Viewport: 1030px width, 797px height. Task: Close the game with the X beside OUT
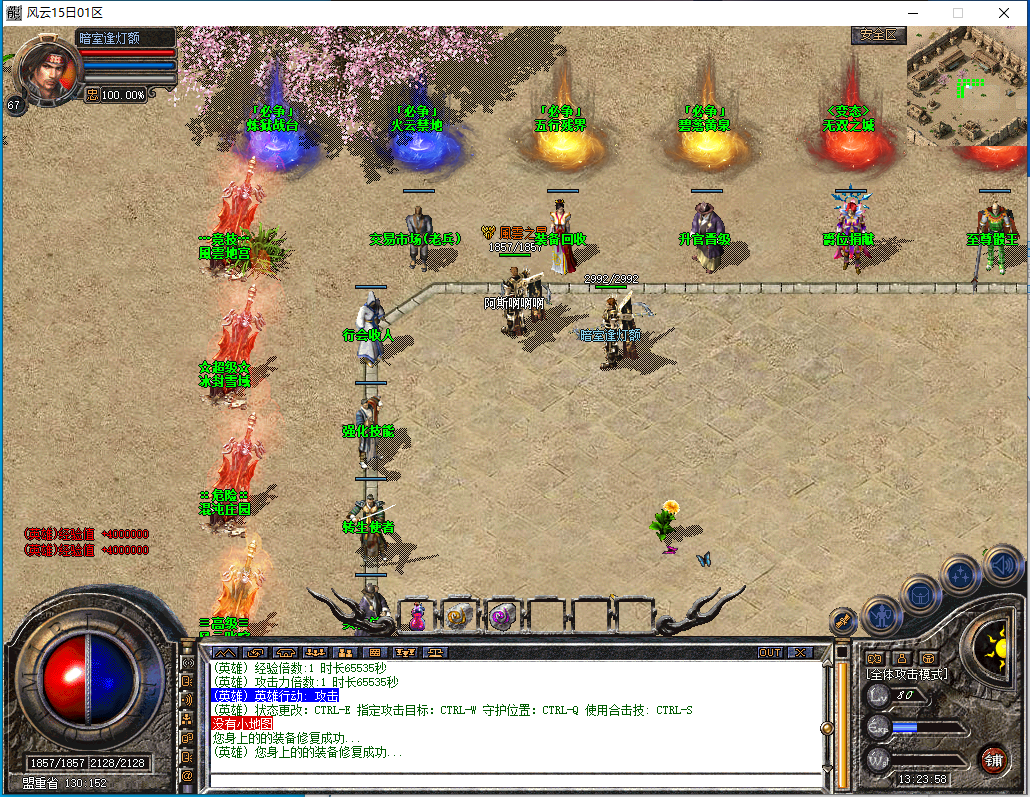pos(799,652)
